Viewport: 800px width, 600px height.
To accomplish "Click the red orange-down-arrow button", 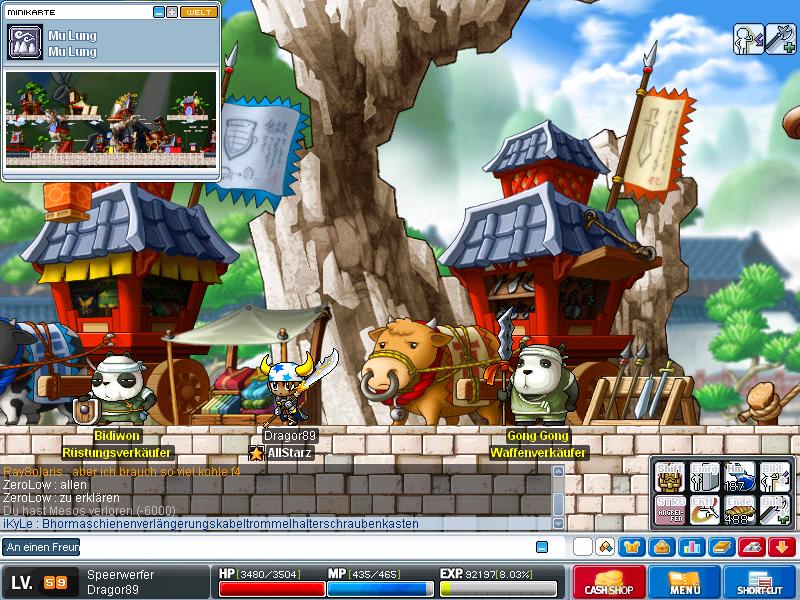I will pyautogui.click(x=782, y=547).
